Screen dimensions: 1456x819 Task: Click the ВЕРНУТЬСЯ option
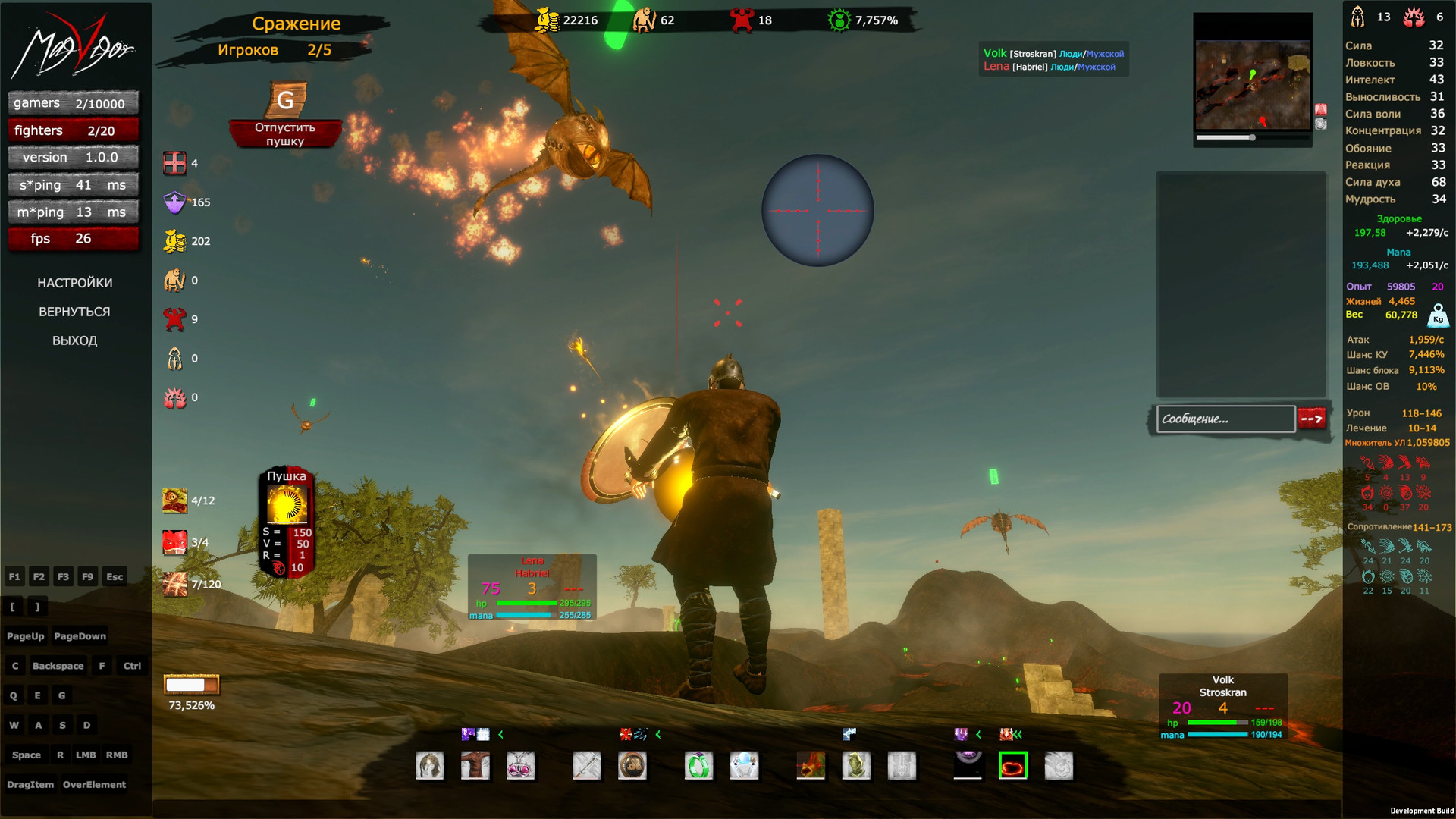(75, 311)
